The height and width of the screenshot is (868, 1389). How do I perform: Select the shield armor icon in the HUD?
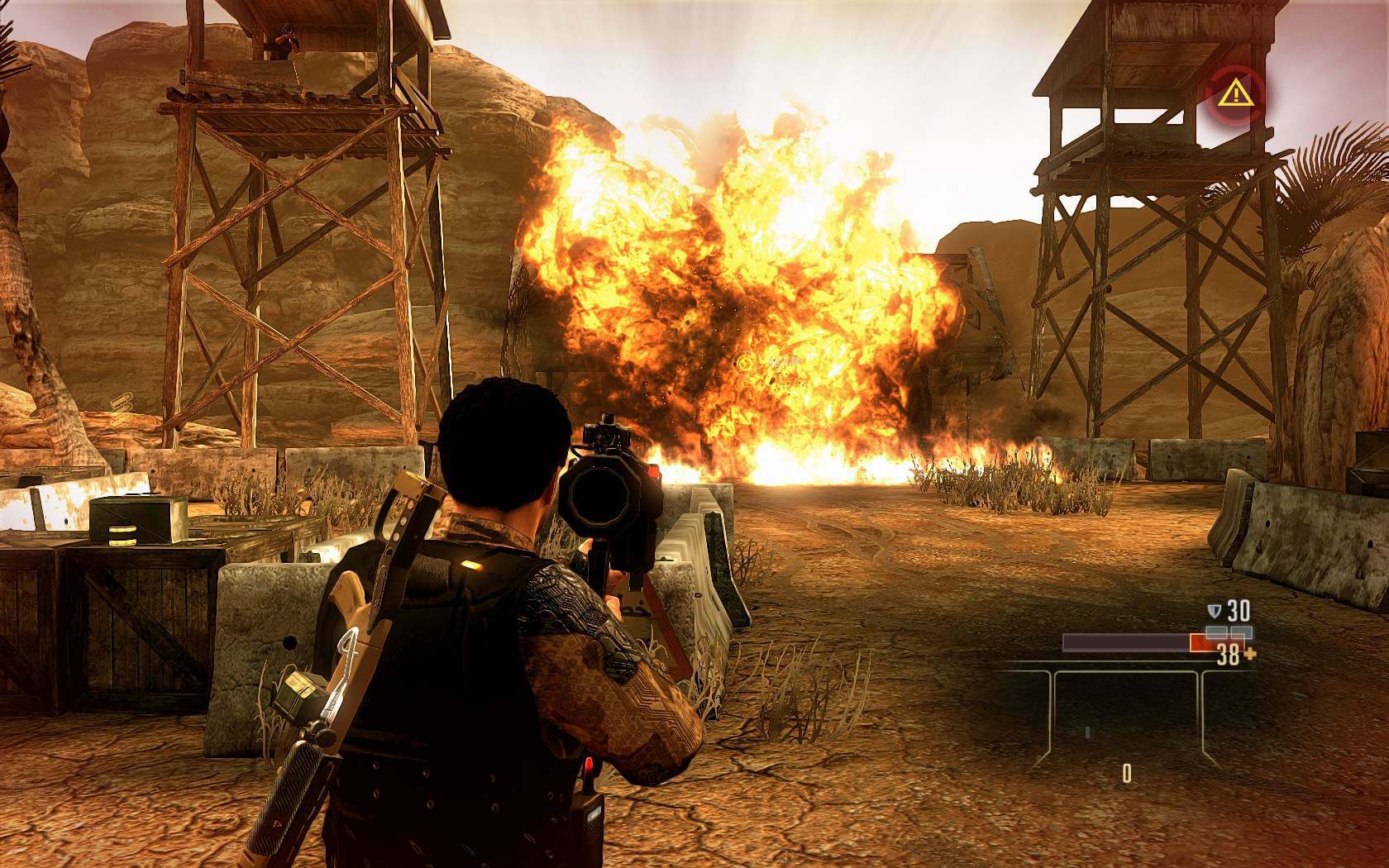(x=1215, y=609)
